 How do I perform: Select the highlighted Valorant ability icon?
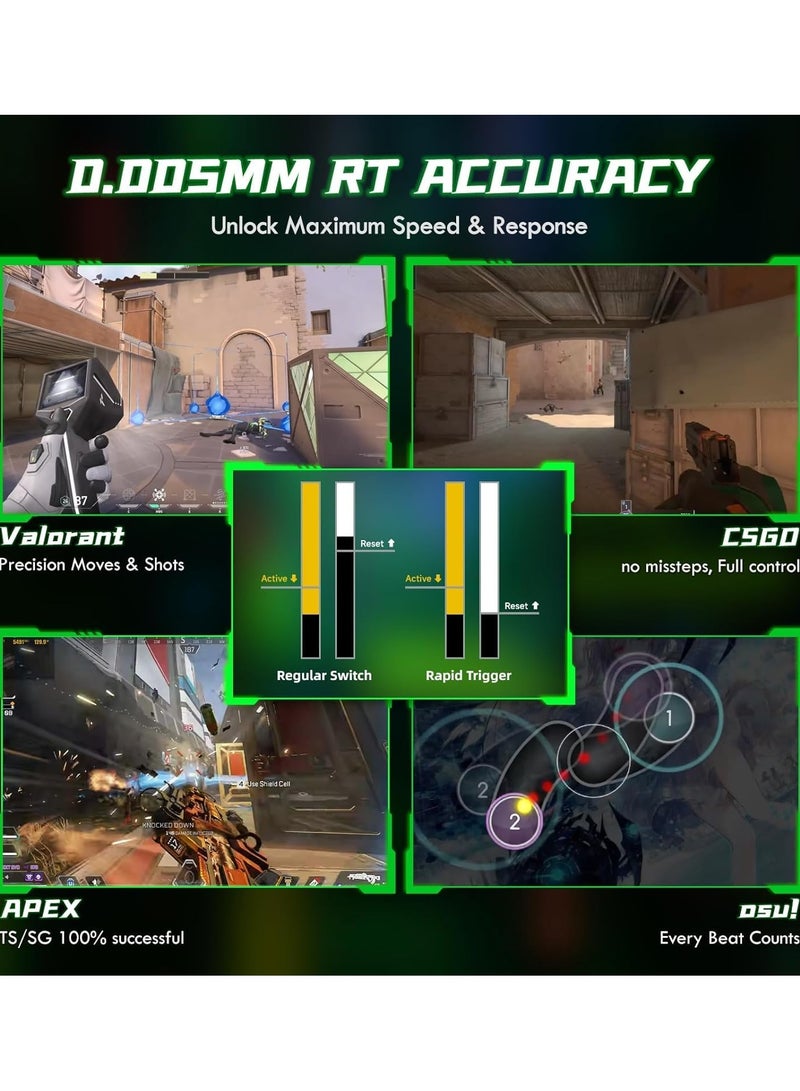pos(159,494)
